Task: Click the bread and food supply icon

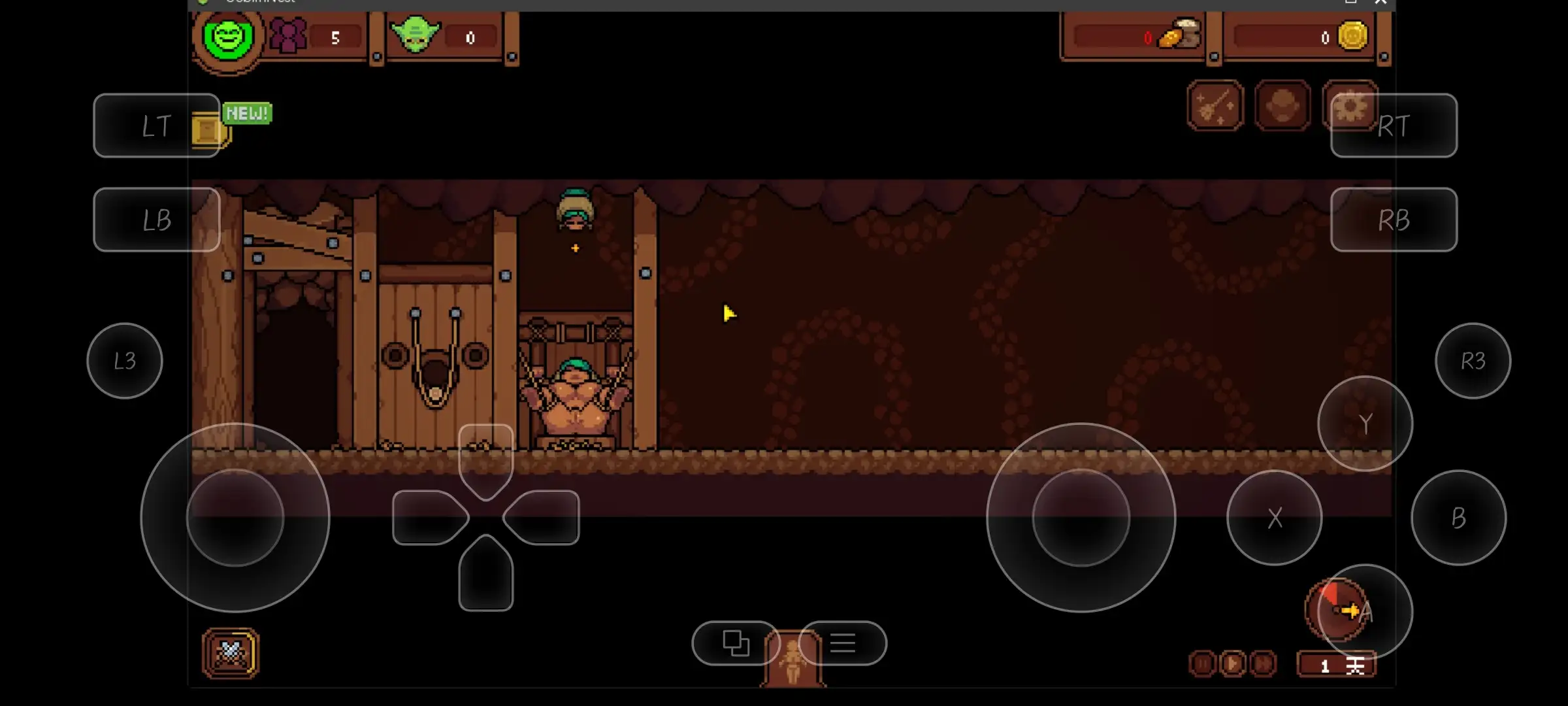Action: pos(1179,35)
